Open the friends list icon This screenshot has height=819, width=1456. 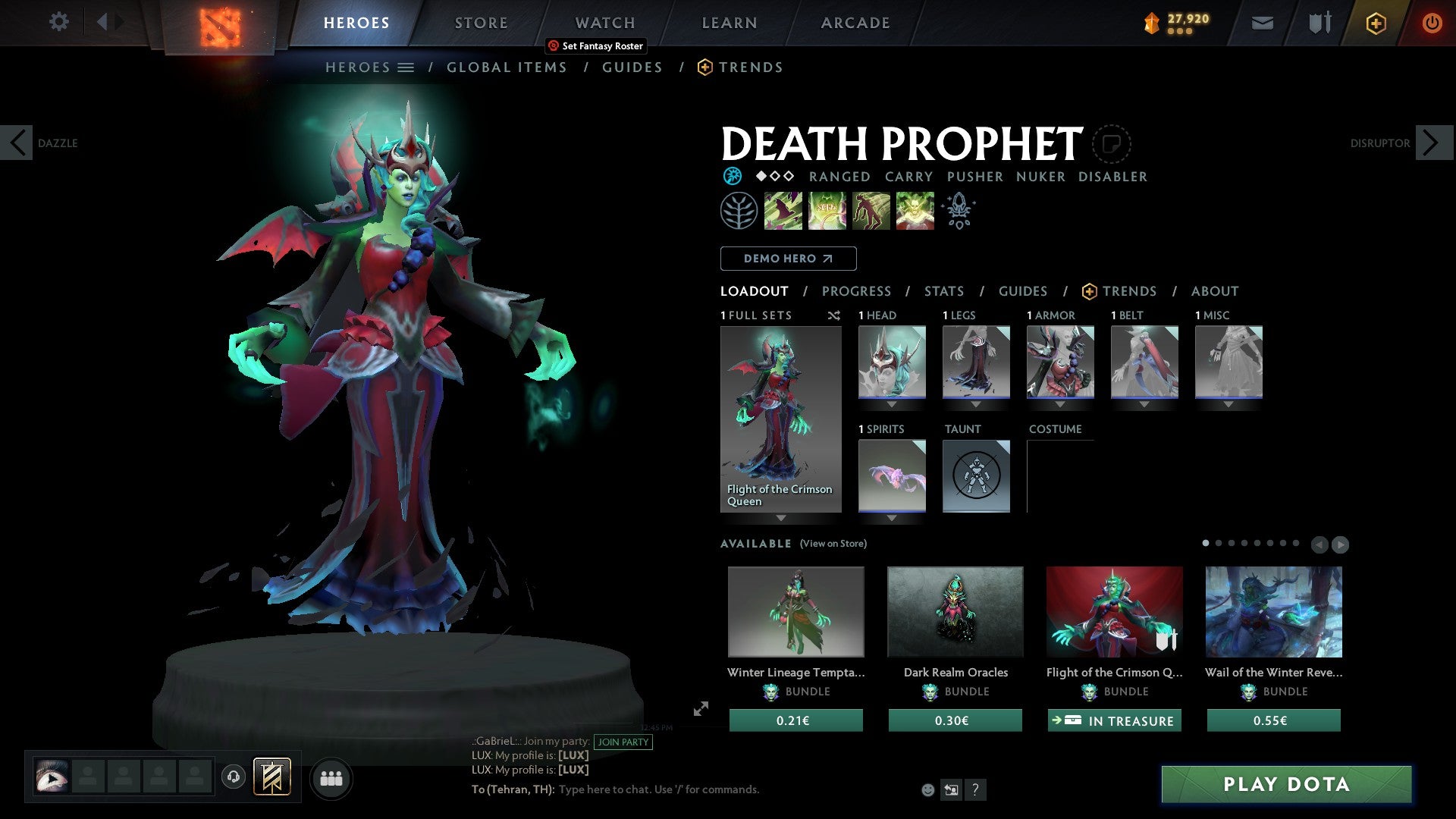point(331,778)
